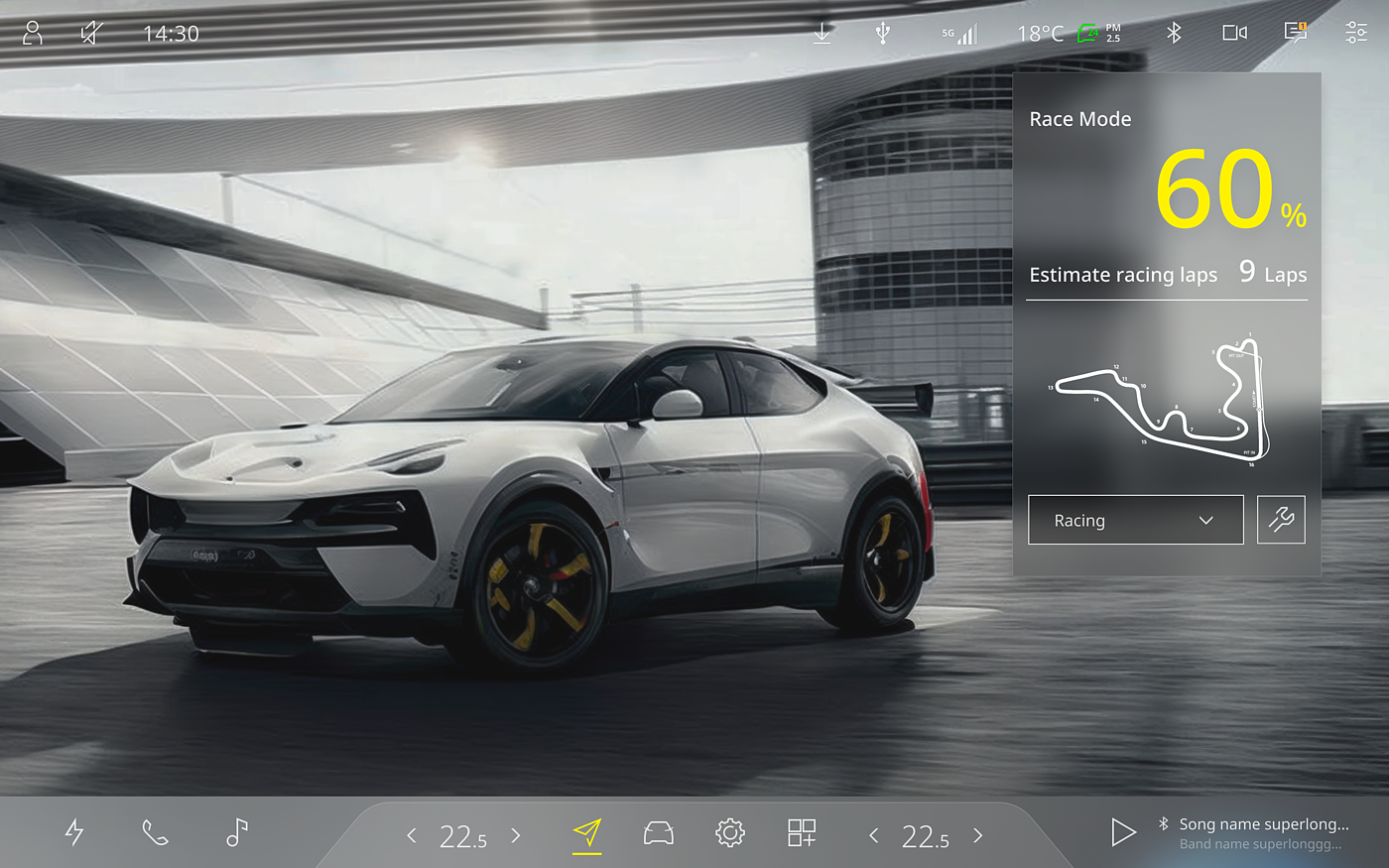
Task: Increase the left temperature setting
Action: tap(516, 836)
